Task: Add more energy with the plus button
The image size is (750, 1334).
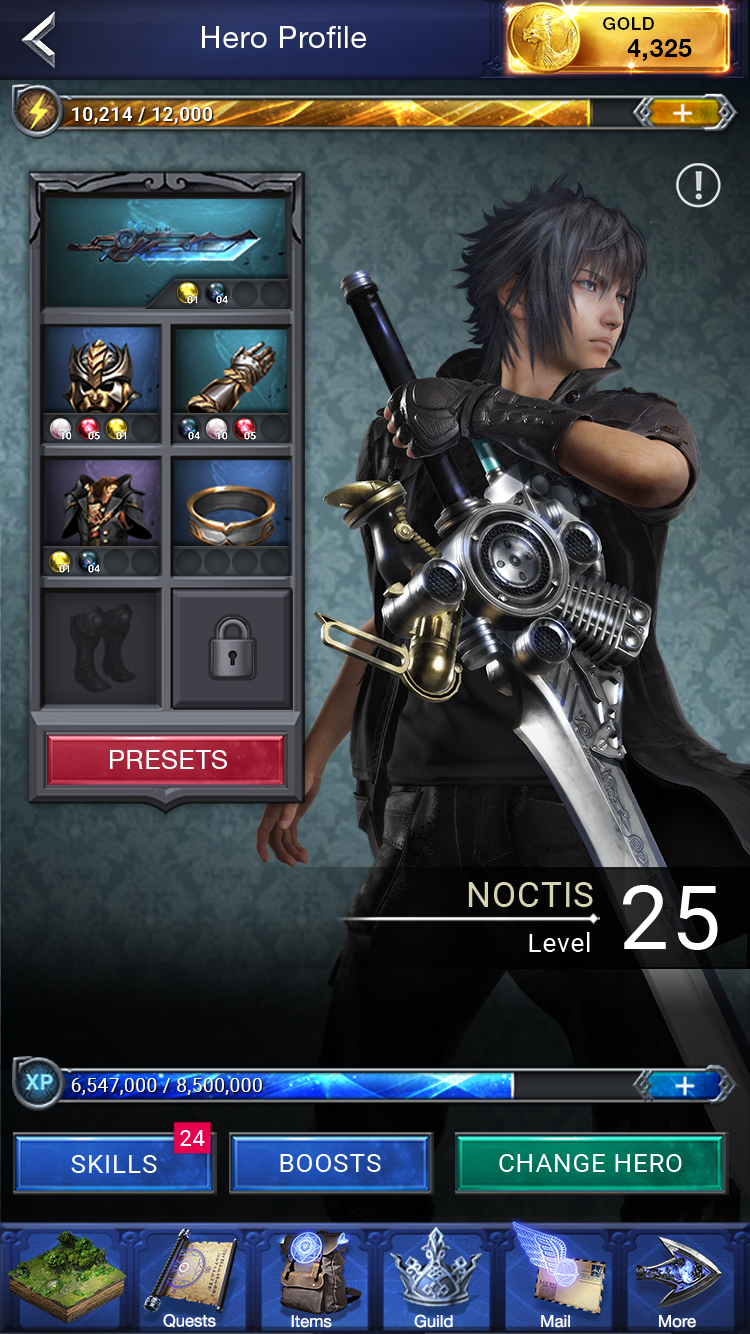Action: (x=682, y=113)
